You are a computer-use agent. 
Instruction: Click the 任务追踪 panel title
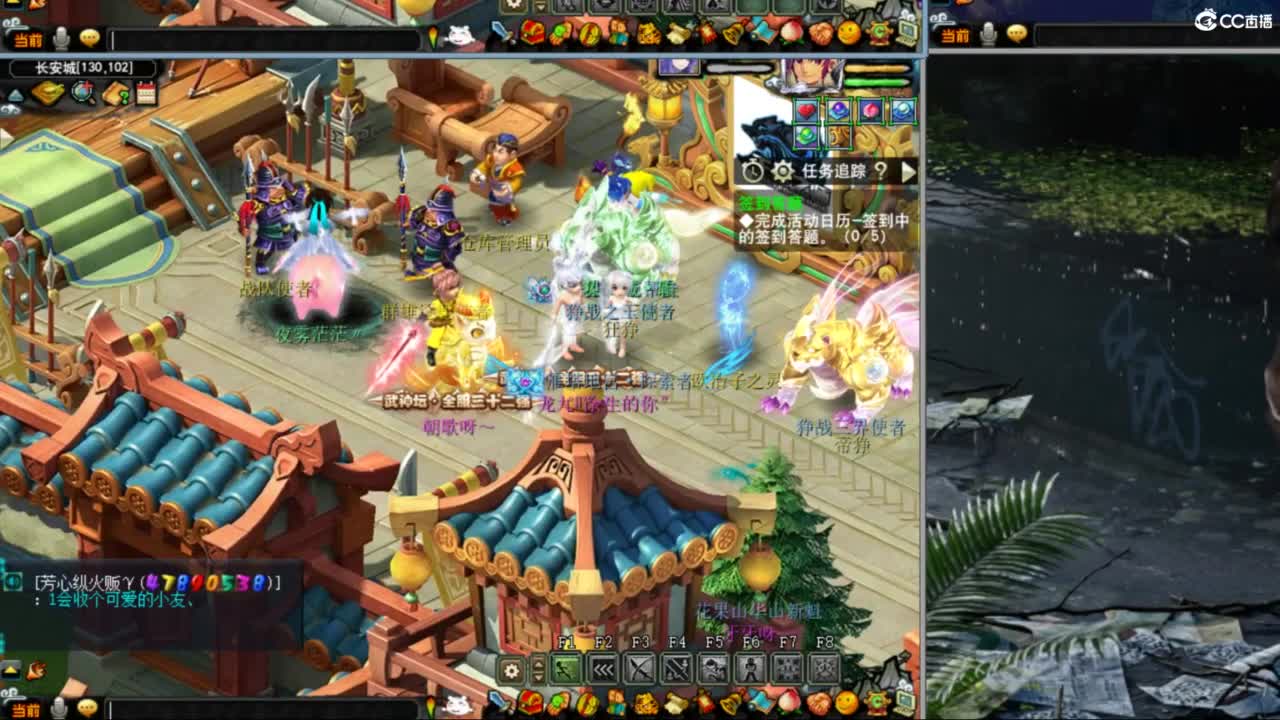832,172
